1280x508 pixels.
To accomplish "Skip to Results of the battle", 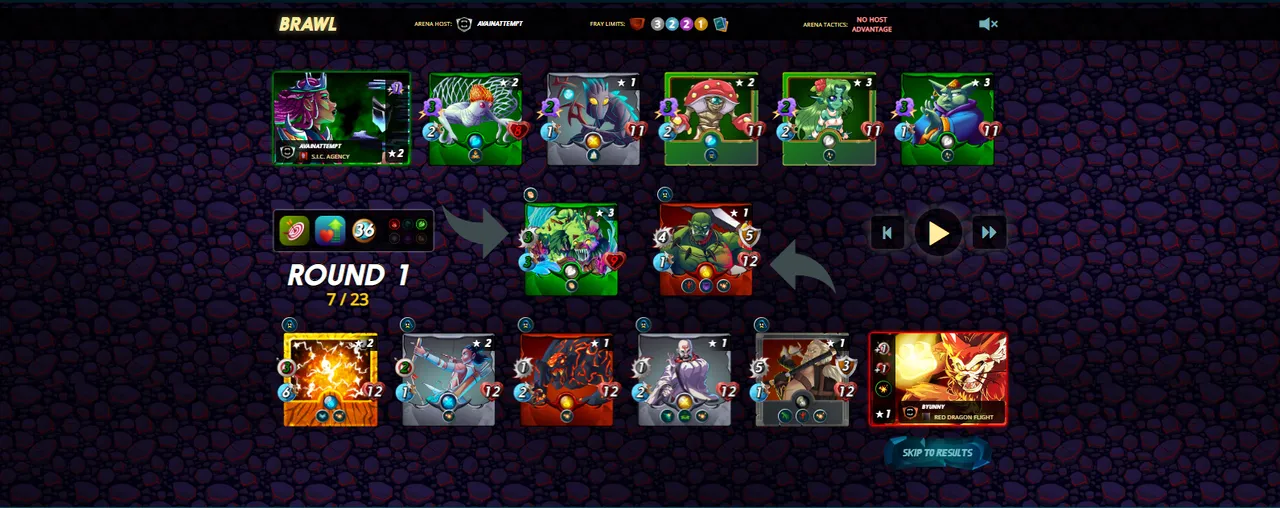I will coord(937,453).
